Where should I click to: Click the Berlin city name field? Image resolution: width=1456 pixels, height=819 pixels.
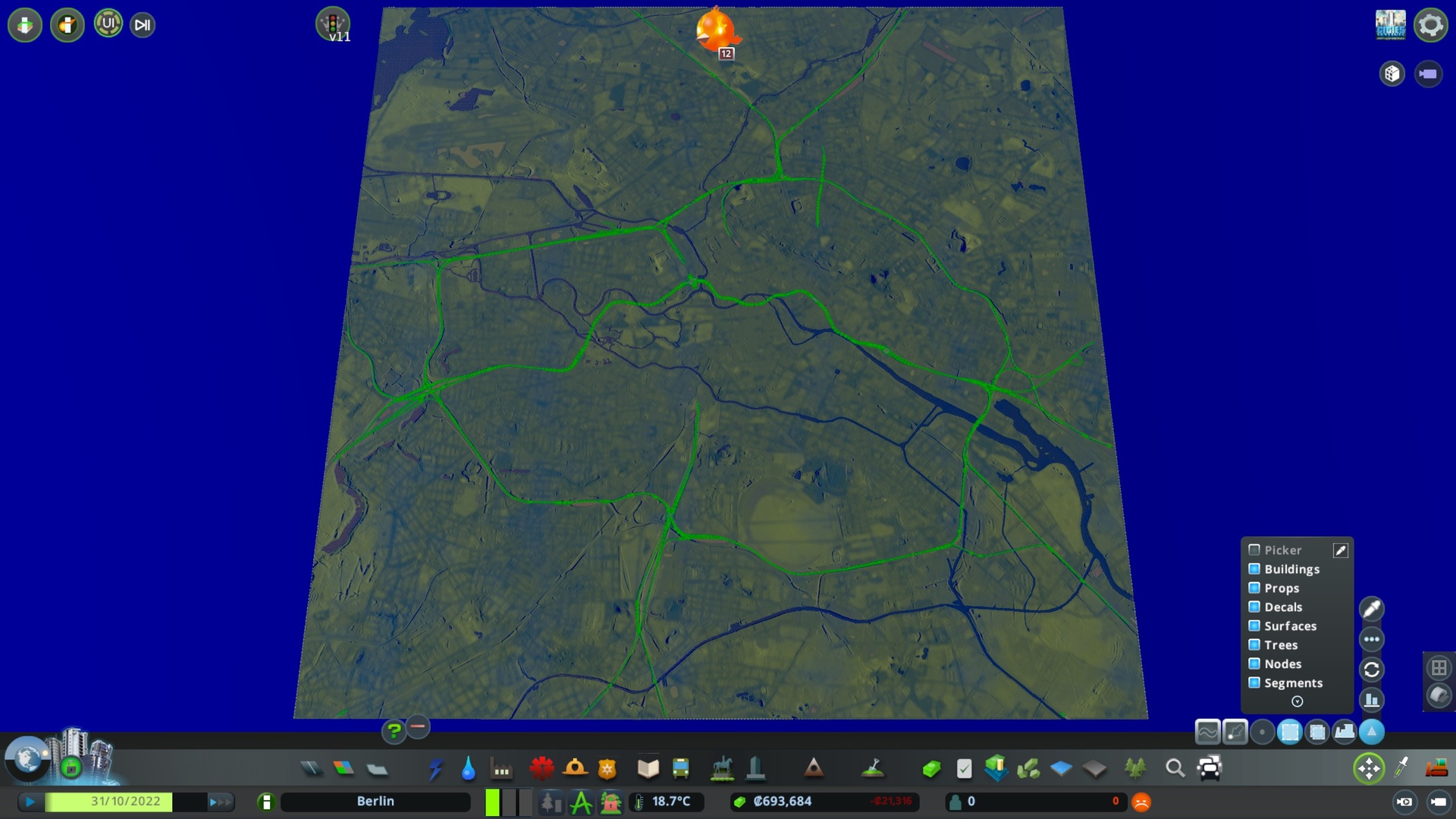[375, 801]
